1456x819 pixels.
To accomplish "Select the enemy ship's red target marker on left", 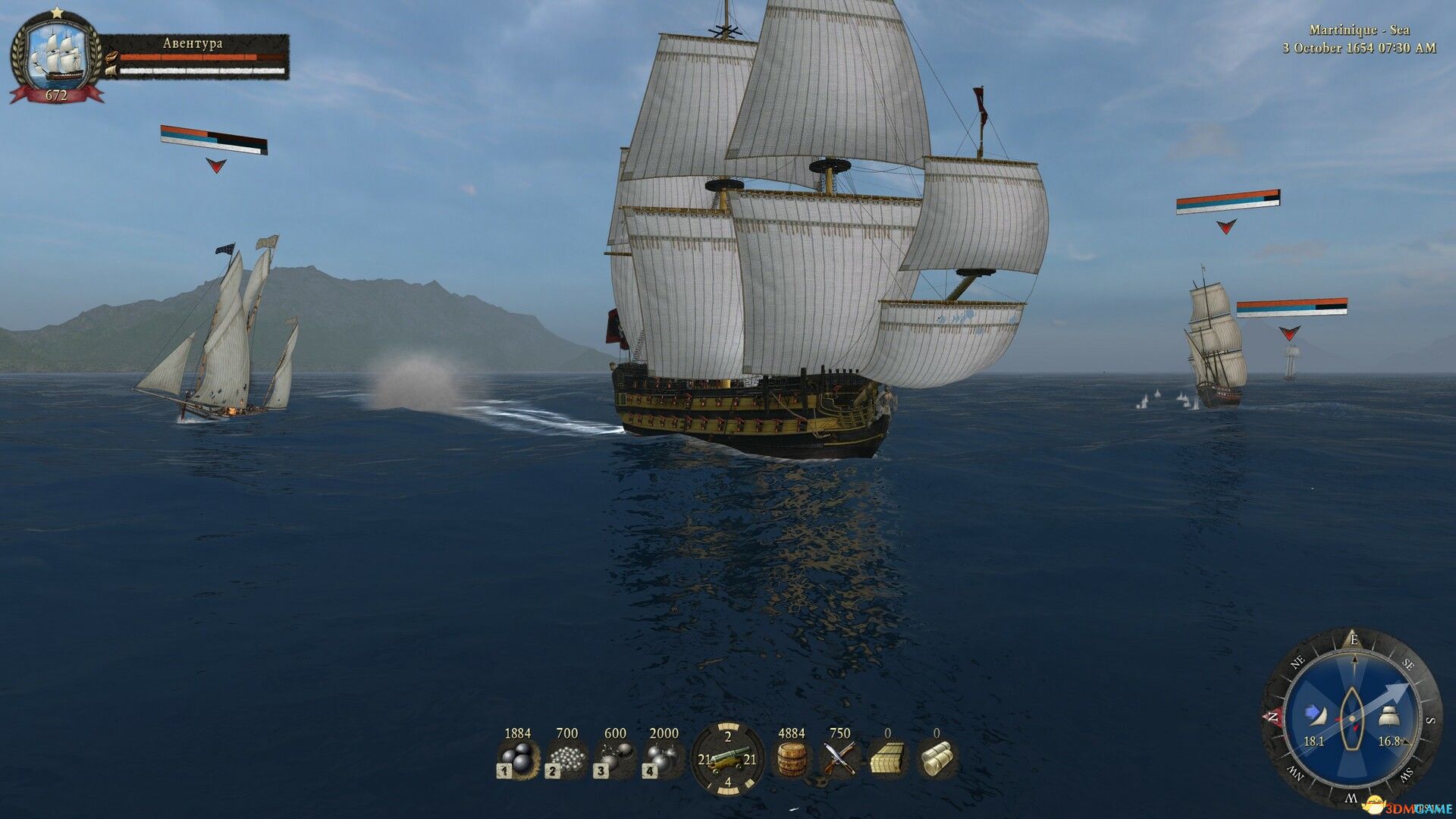I will click(215, 163).
